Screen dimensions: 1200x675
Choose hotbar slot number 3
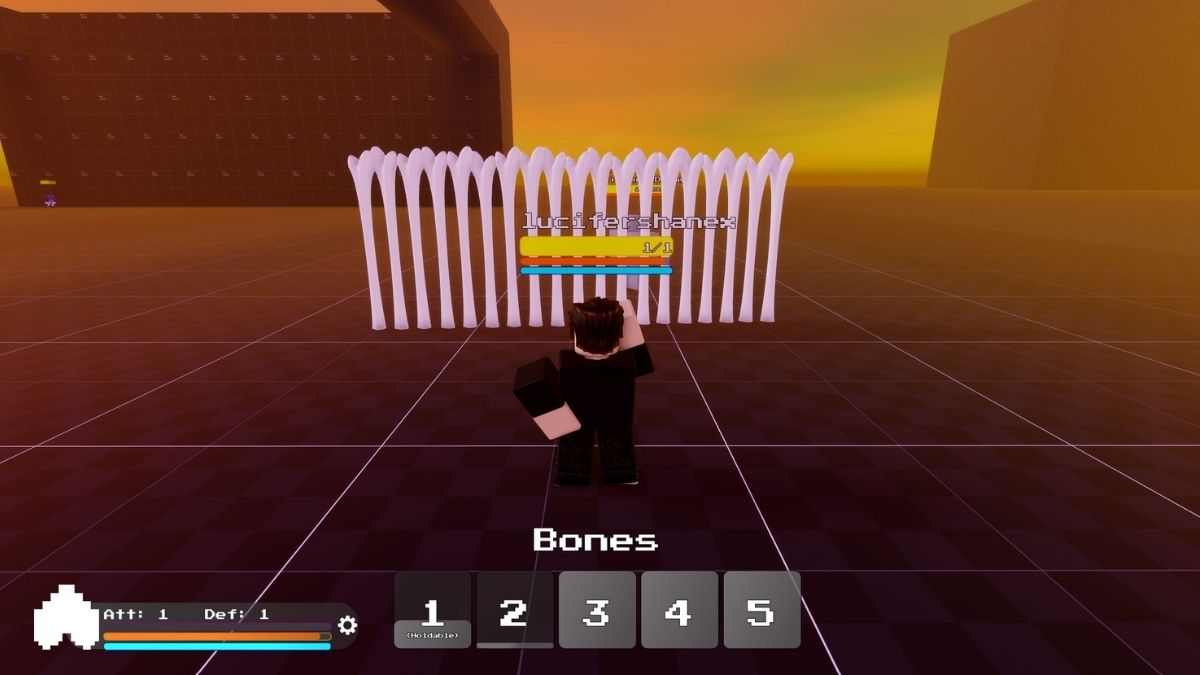click(597, 610)
